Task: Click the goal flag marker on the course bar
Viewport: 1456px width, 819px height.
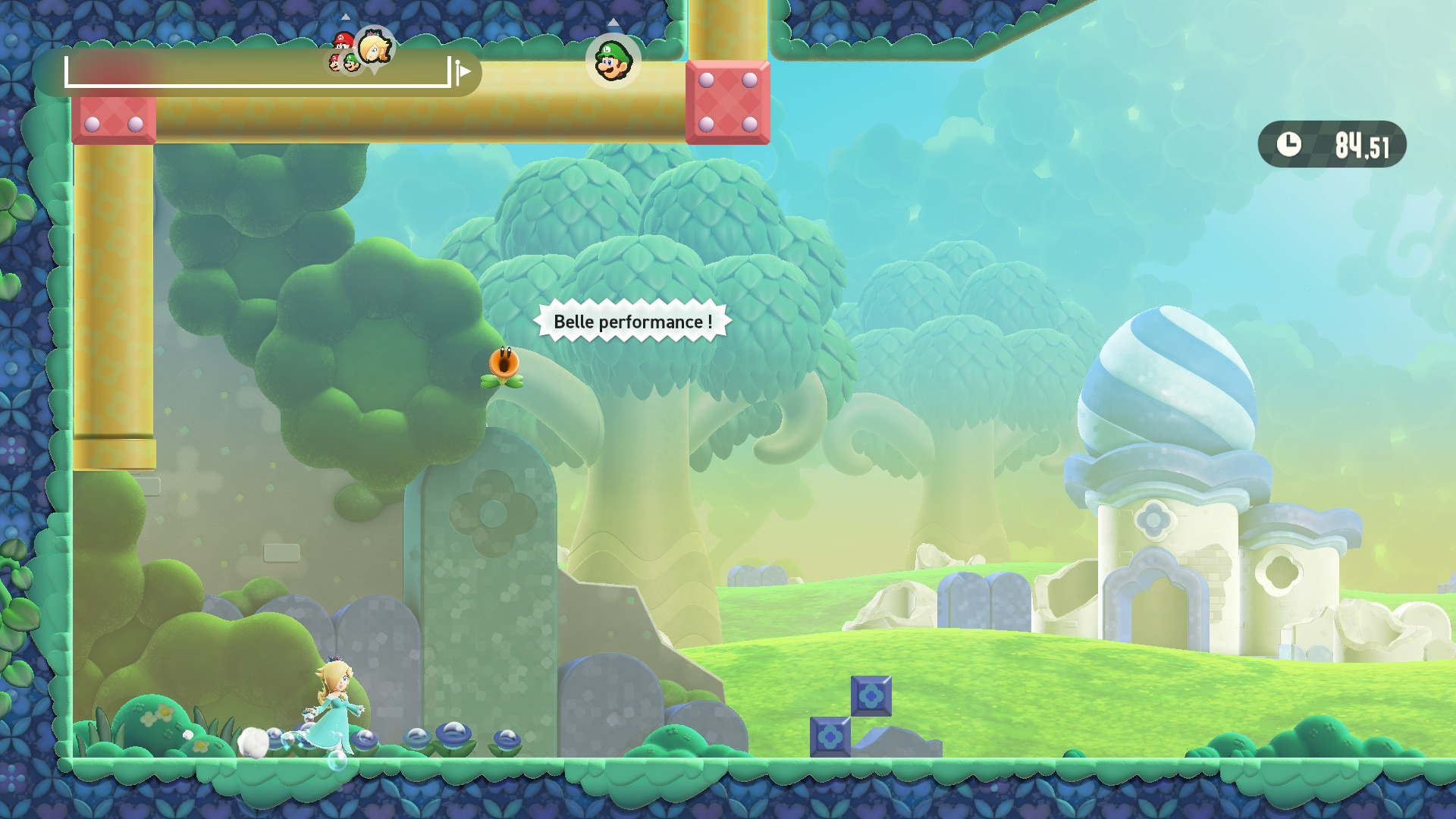Action: (464, 72)
